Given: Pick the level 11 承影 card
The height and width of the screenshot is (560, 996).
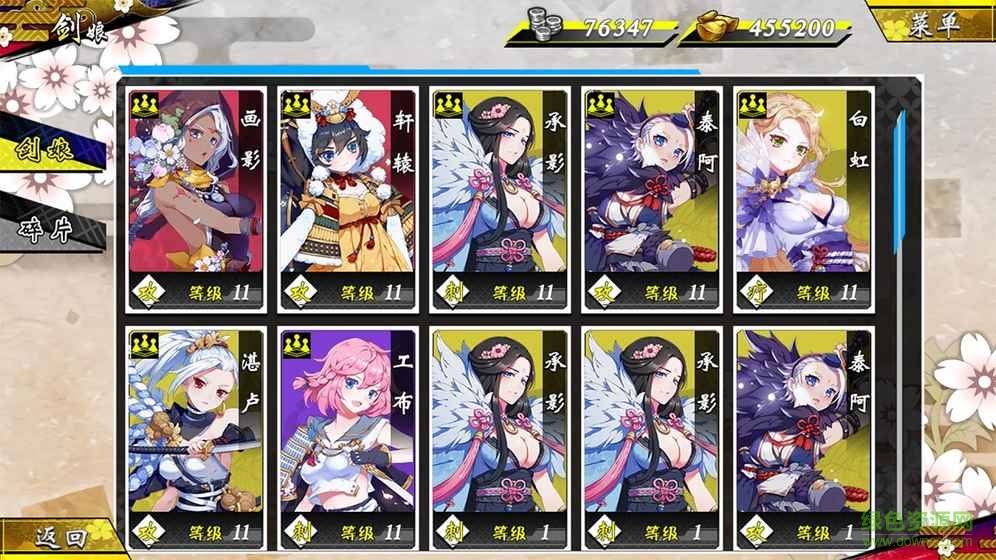Looking at the screenshot, I should (499, 200).
